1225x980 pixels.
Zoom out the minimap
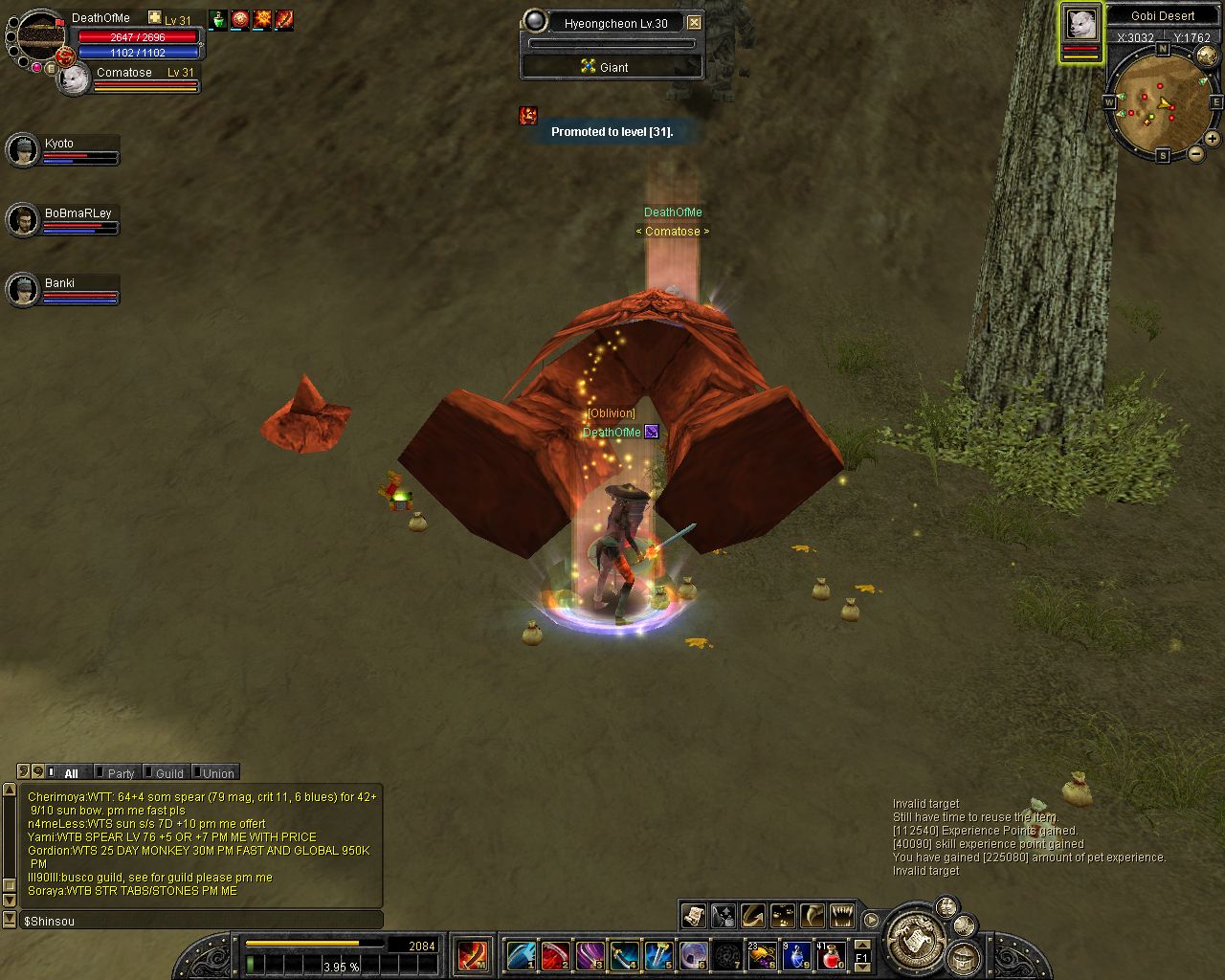click(x=1195, y=154)
